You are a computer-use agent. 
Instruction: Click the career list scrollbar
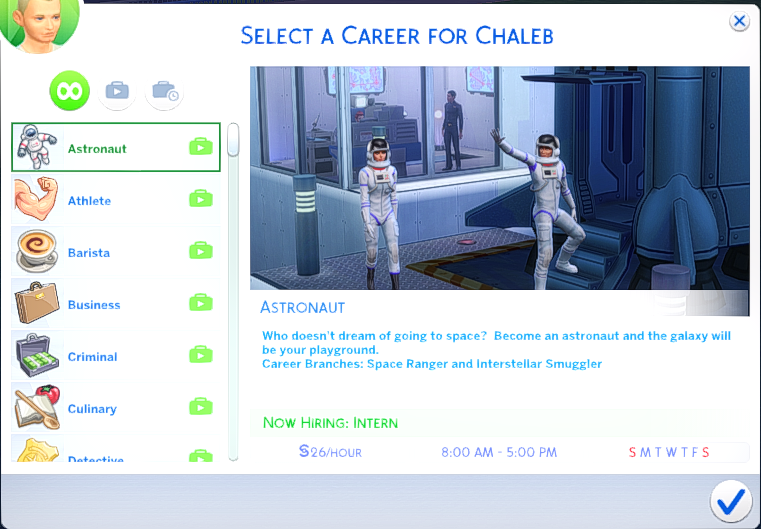point(233,140)
